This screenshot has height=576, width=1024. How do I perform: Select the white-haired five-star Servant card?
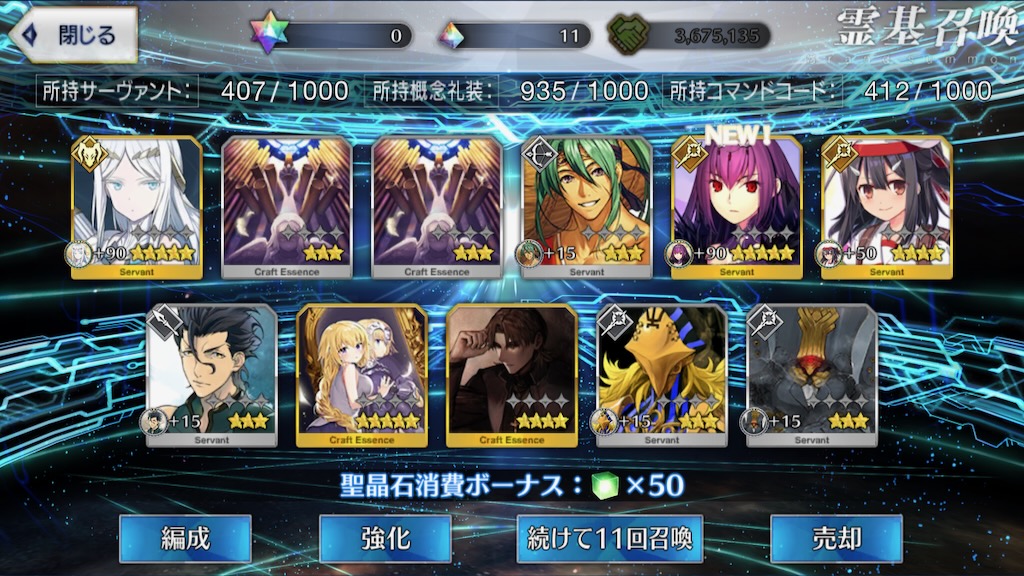click(137, 206)
